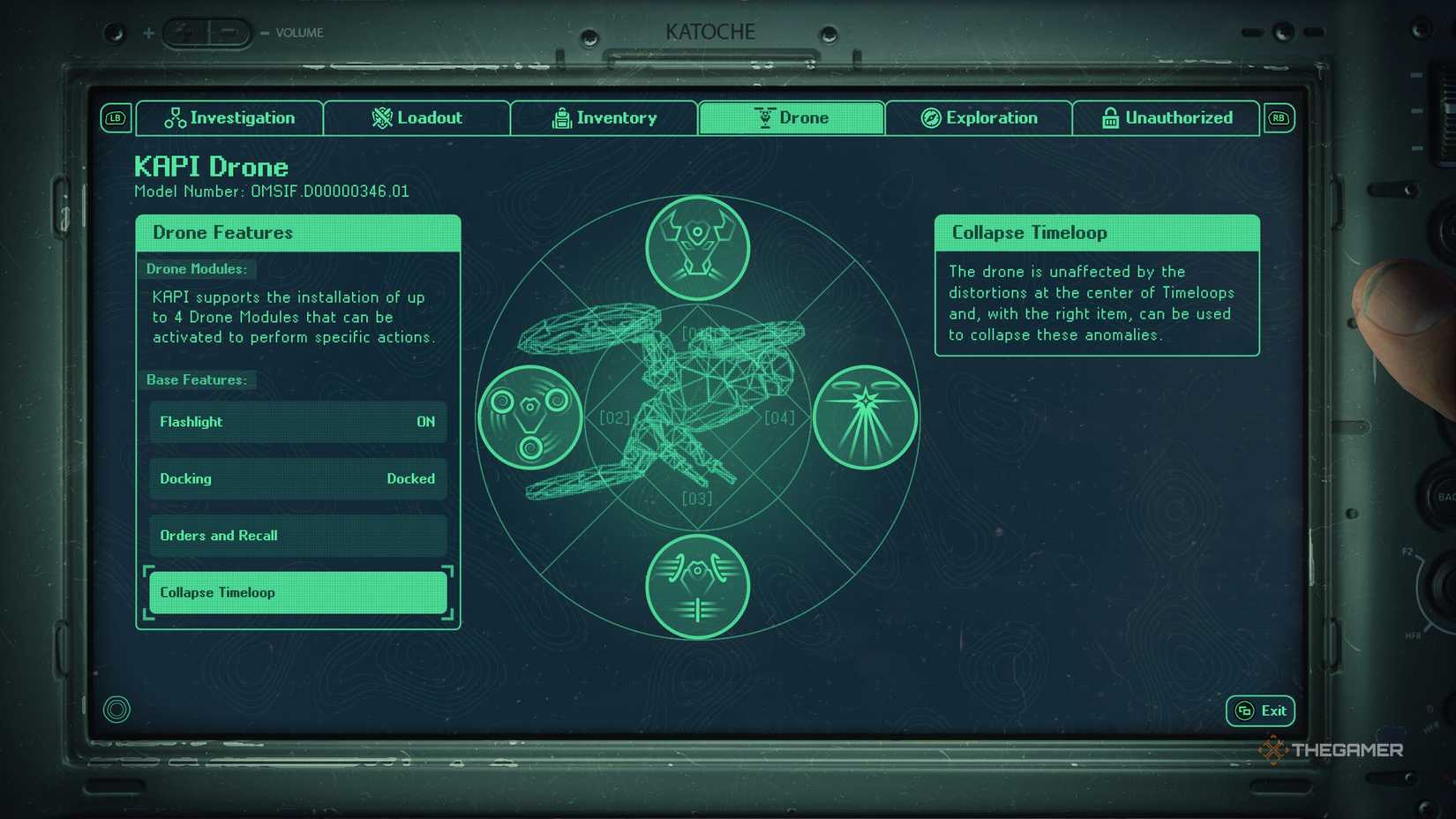Image resolution: width=1456 pixels, height=819 pixels.
Task: Select the right starburst drone module icon
Action: coord(866,417)
